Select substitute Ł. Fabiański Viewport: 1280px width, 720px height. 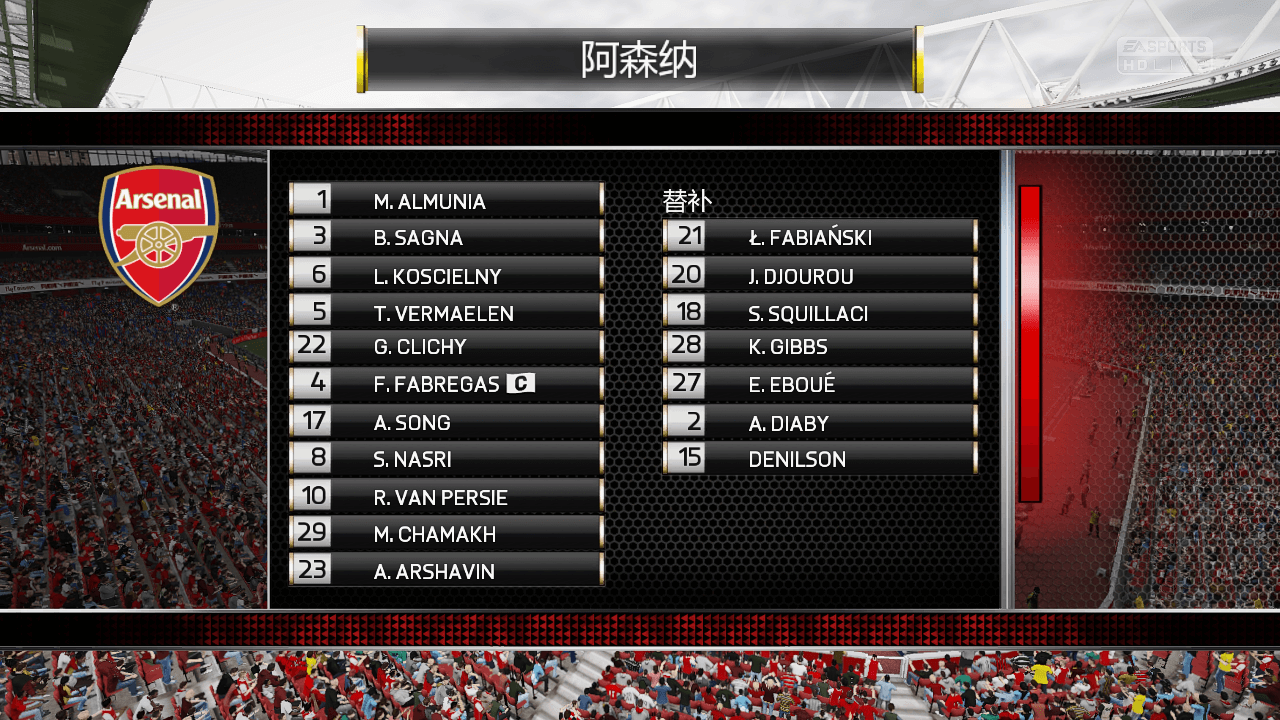point(820,237)
